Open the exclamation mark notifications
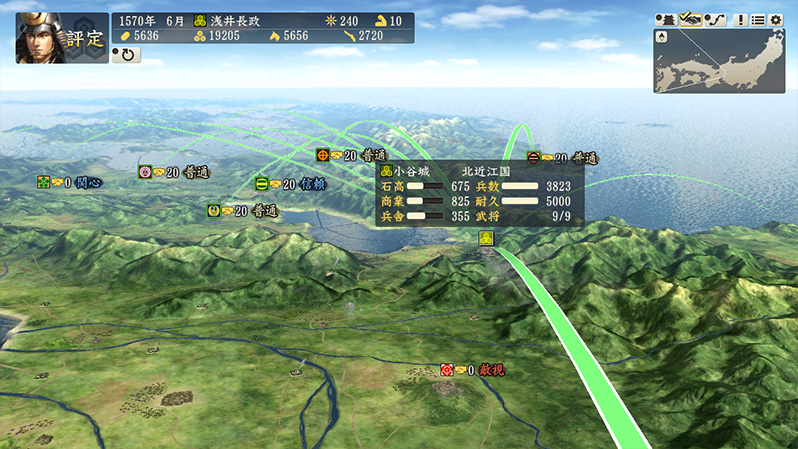 741,19
